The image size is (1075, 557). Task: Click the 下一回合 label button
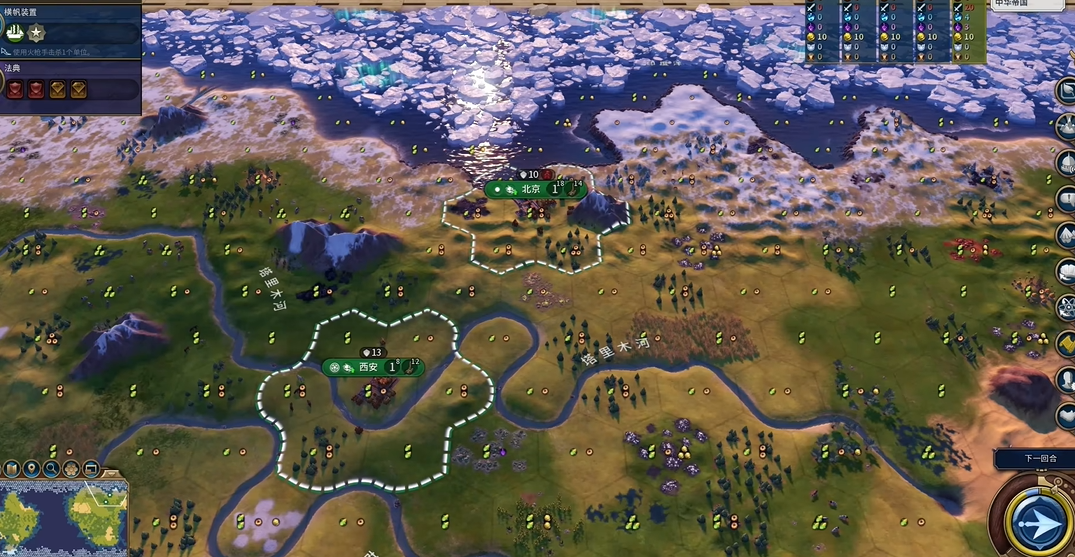(1033, 459)
